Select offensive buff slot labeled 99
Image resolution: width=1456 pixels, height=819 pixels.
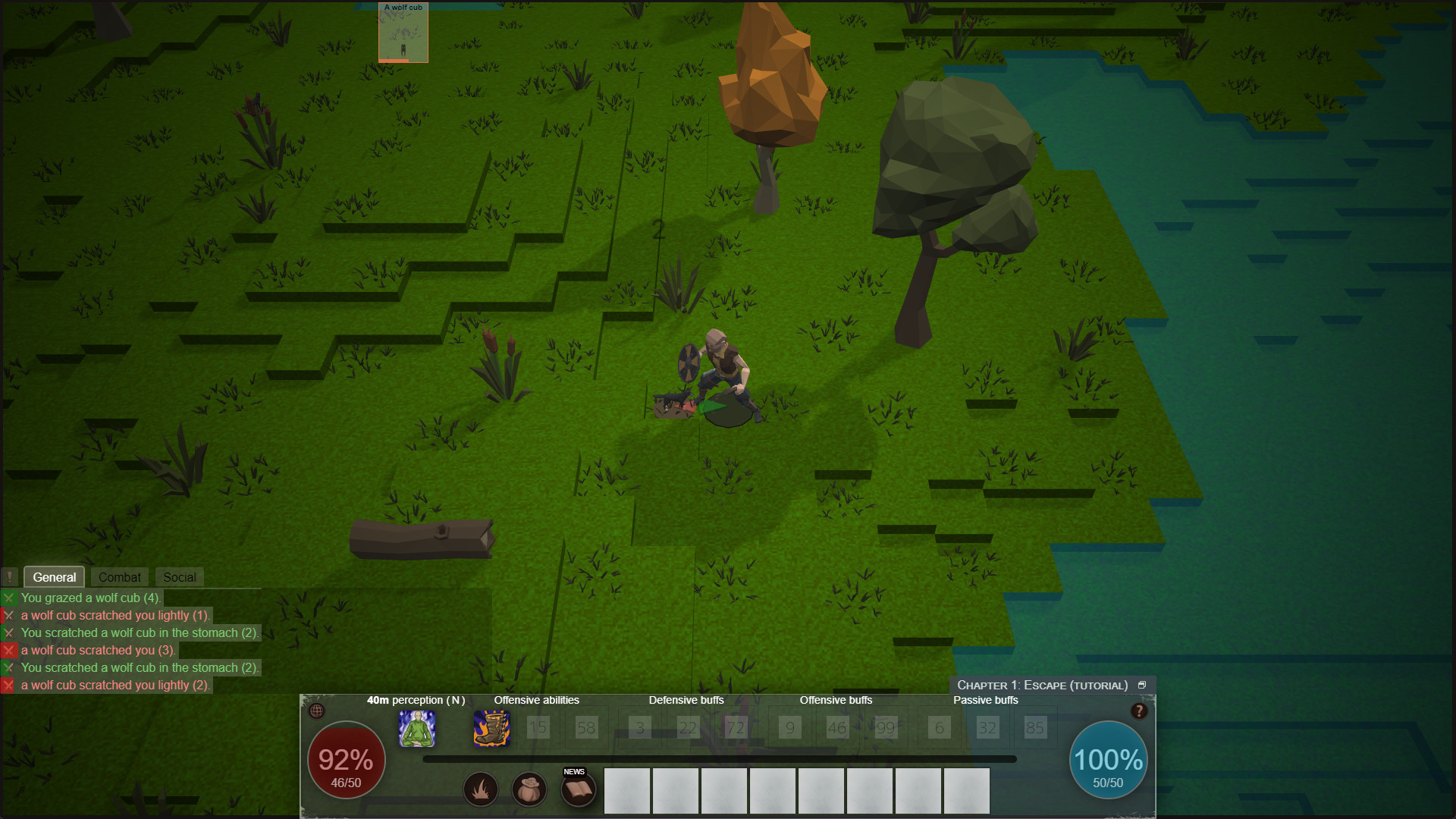(x=885, y=727)
